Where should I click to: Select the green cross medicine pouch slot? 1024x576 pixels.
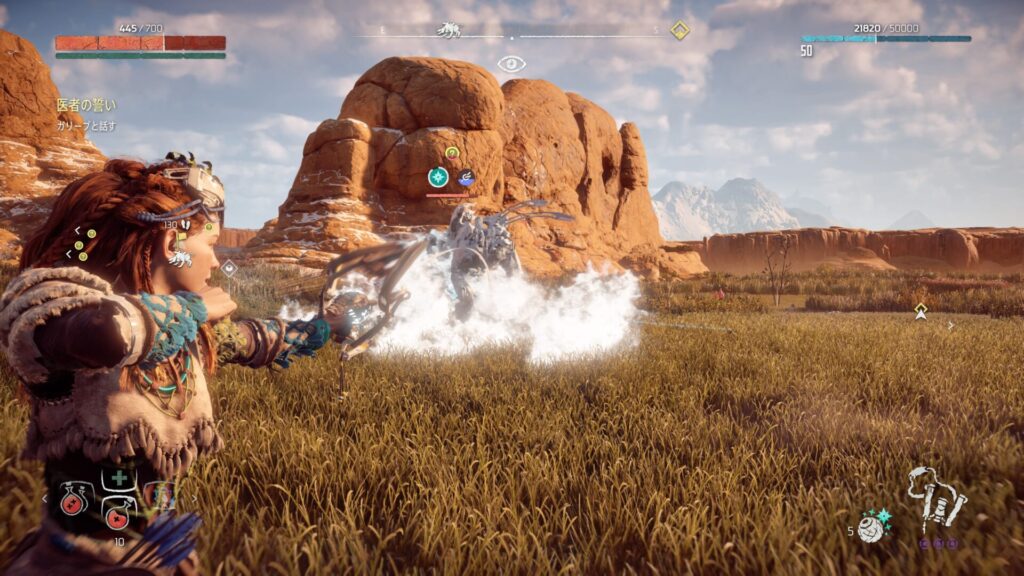[x=119, y=478]
